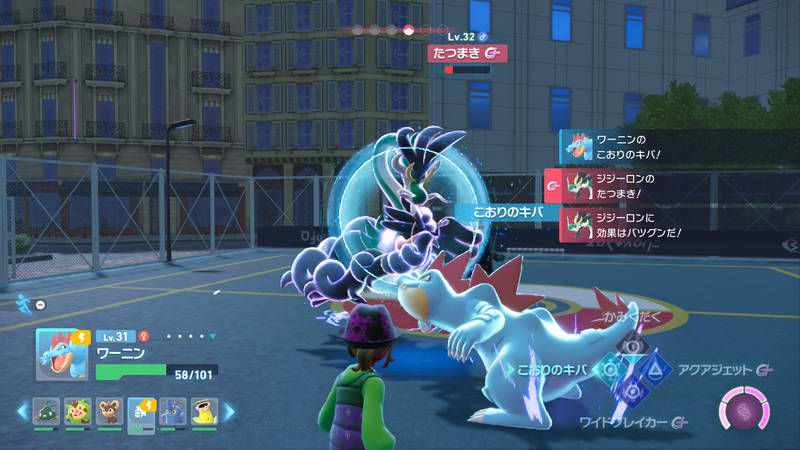Open ワーニン's large portrait panel
This screenshot has height=450, width=800.
[60, 353]
